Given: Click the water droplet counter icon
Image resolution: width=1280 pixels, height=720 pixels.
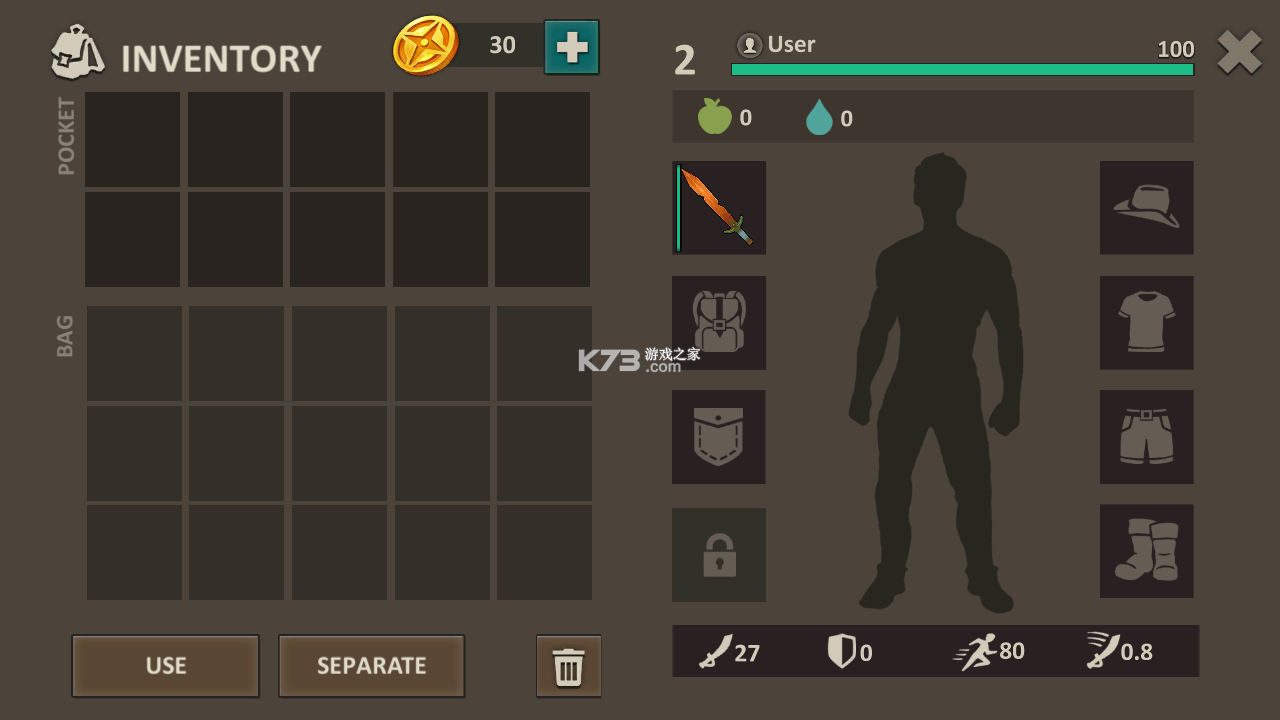Looking at the screenshot, I should coord(820,116).
